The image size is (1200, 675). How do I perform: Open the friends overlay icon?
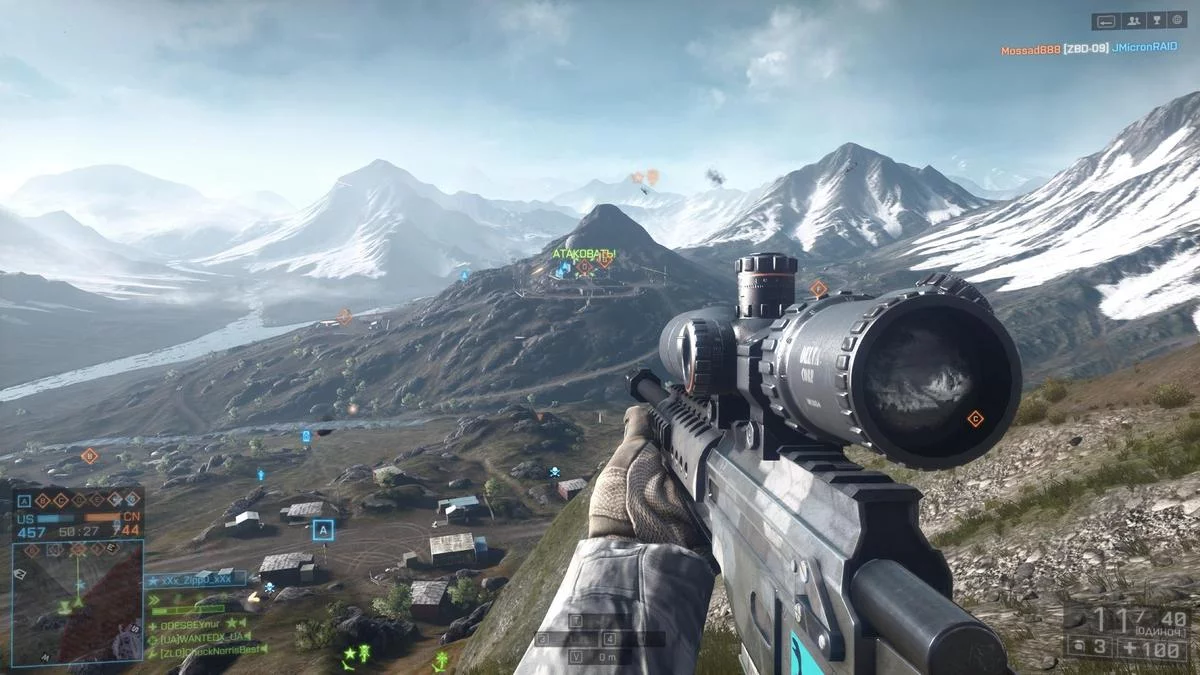point(1133,20)
